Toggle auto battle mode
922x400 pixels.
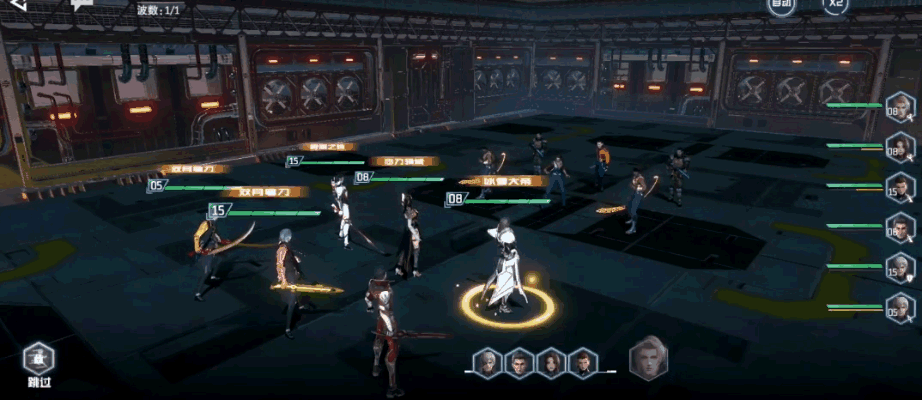point(782,5)
